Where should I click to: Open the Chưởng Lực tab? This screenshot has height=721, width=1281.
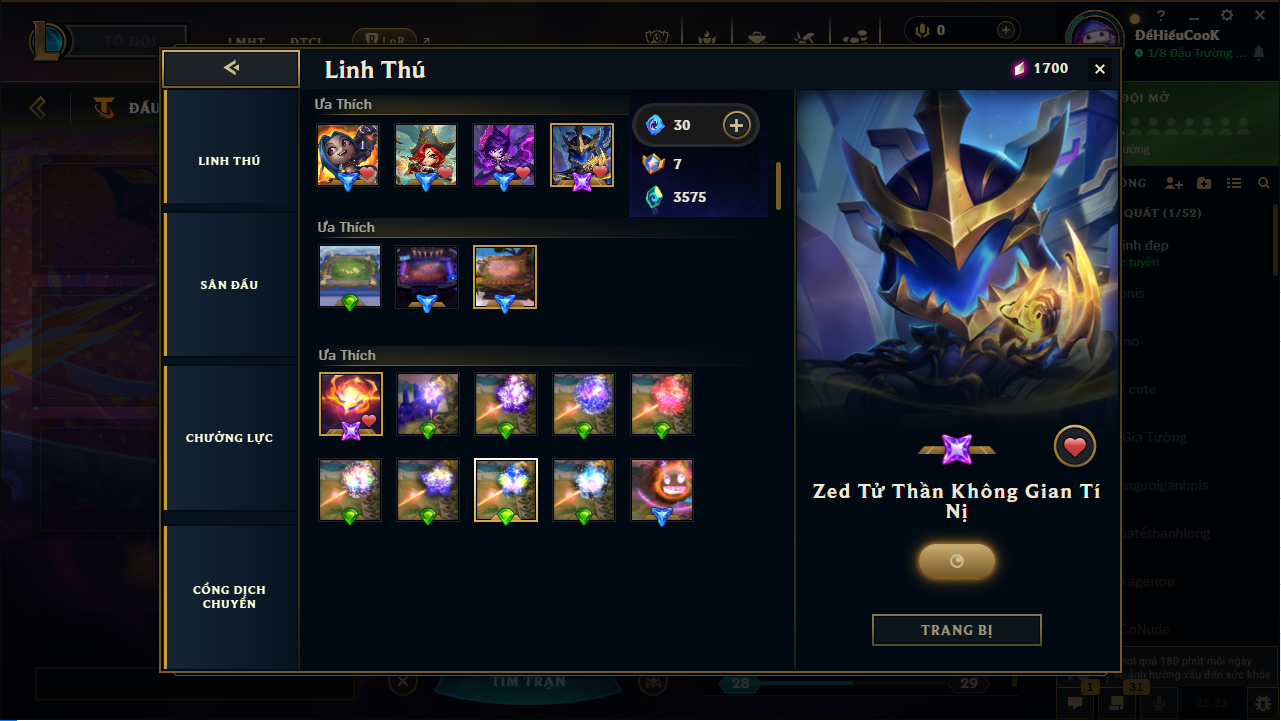[229, 438]
